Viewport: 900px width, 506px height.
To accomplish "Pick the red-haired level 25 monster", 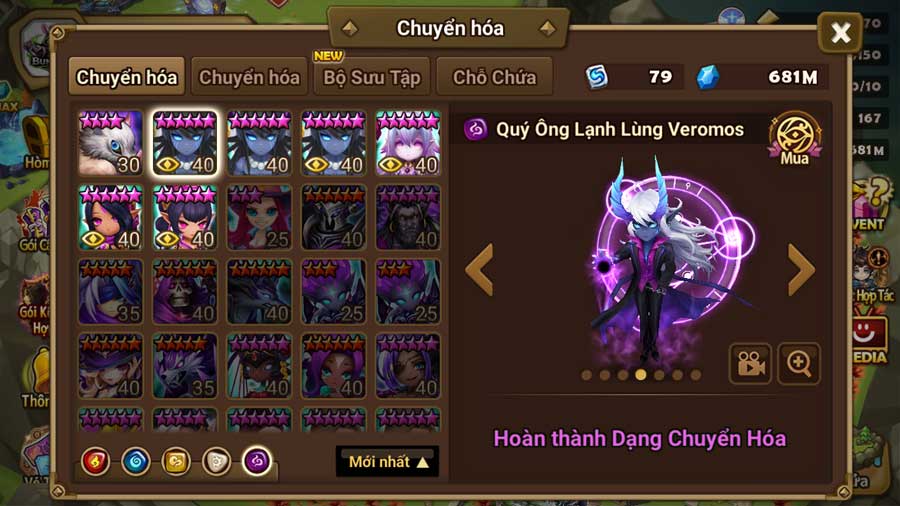I will [x=259, y=217].
